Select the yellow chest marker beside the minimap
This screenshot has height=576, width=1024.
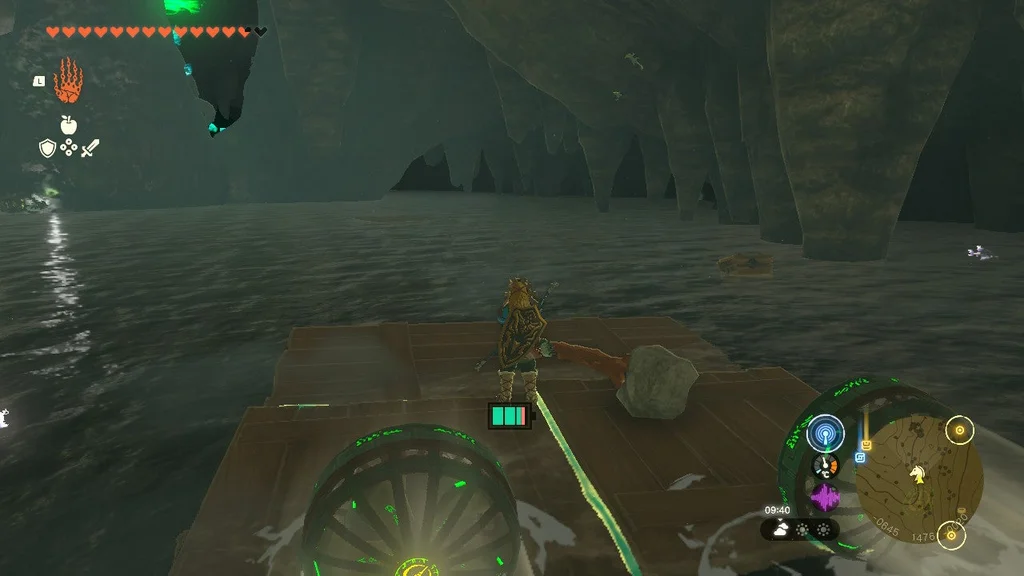coord(867,445)
